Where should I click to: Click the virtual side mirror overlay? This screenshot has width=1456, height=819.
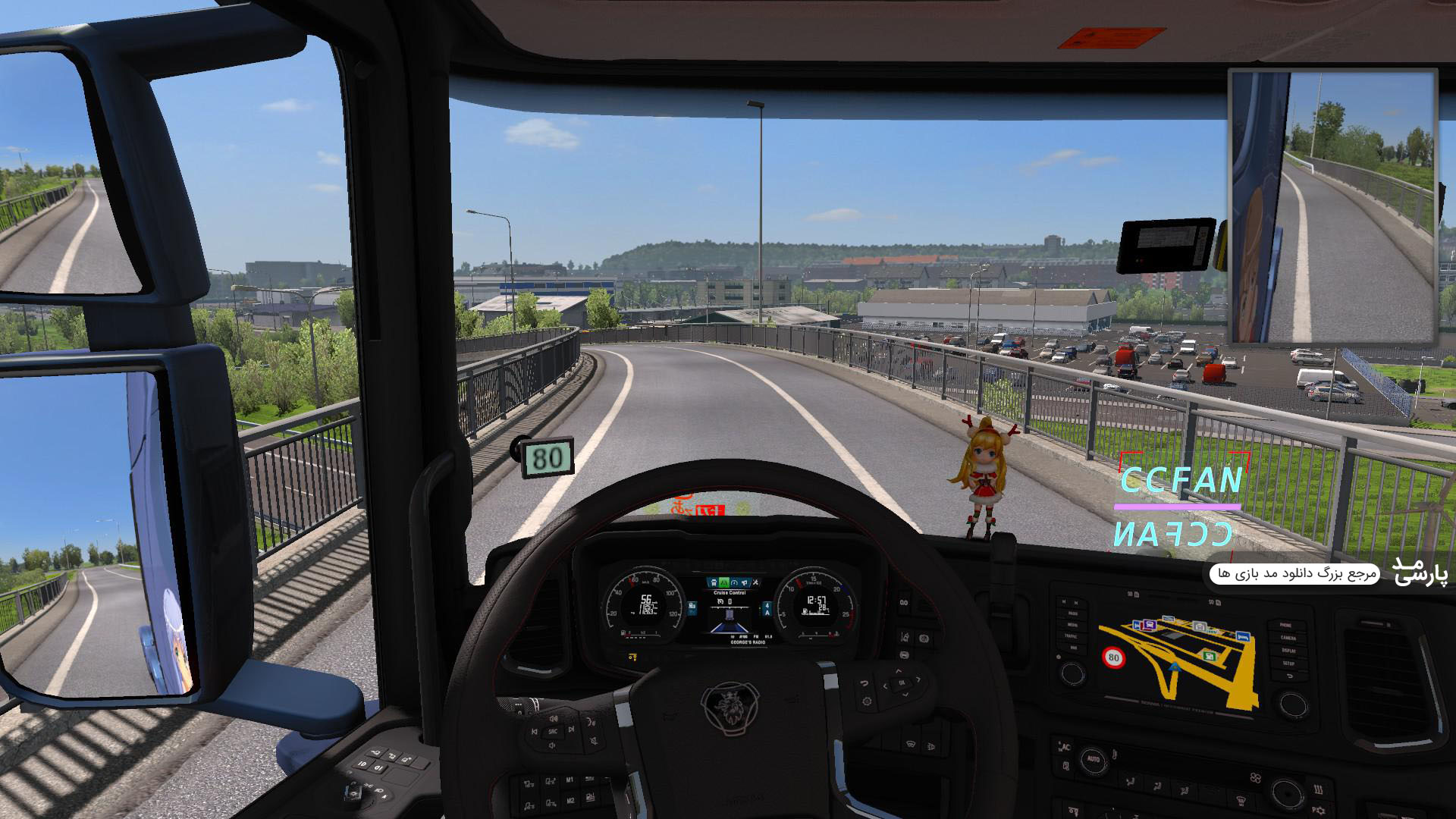click(1332, 206)
